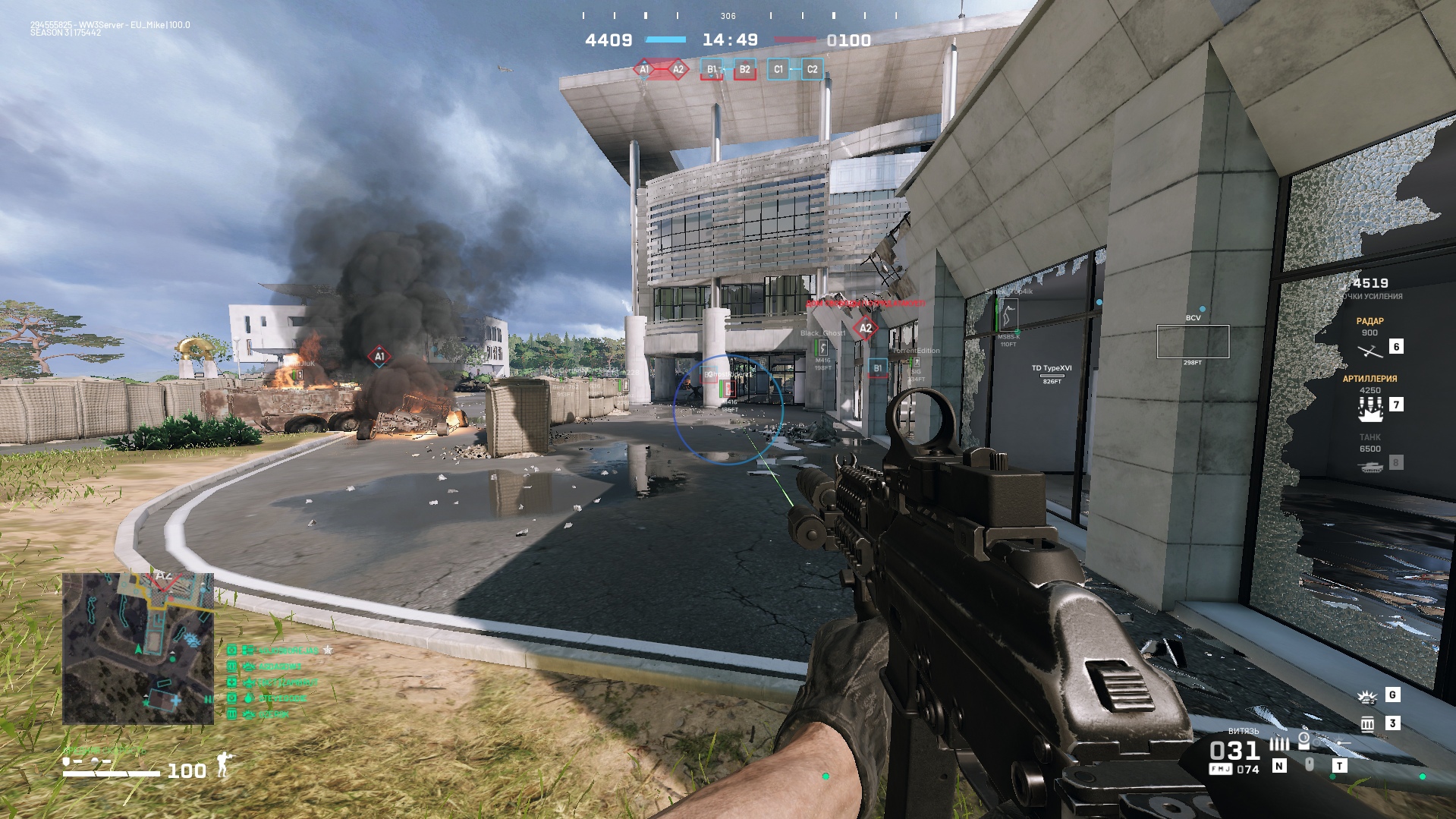Click the soldier stance icon beside health

(223, 765)
